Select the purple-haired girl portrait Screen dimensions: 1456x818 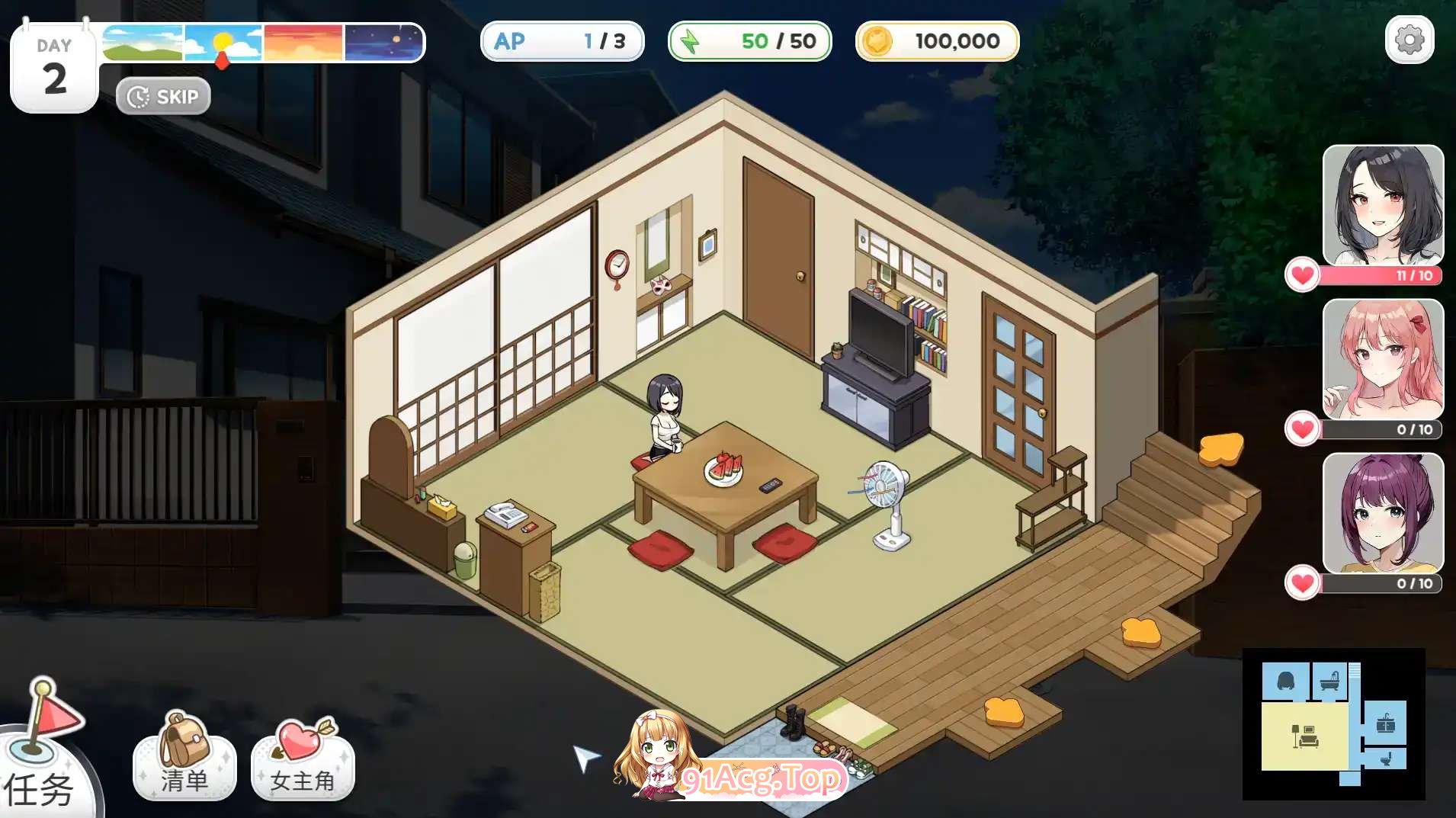1382,514
